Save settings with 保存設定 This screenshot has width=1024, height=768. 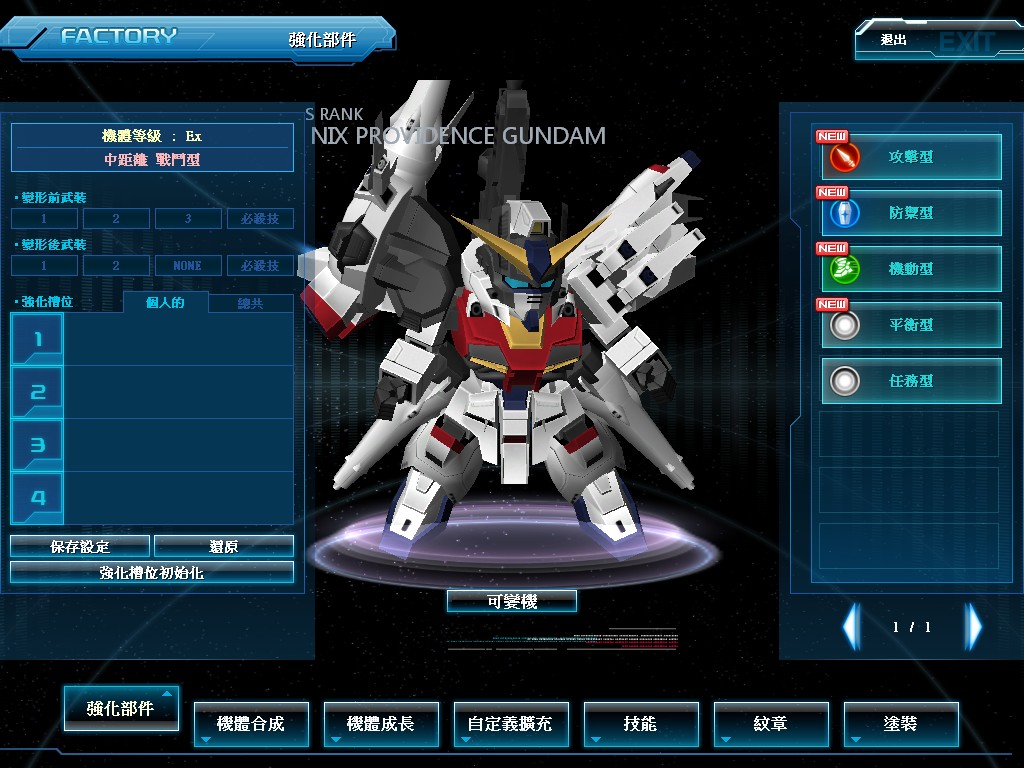click(80, 546)
